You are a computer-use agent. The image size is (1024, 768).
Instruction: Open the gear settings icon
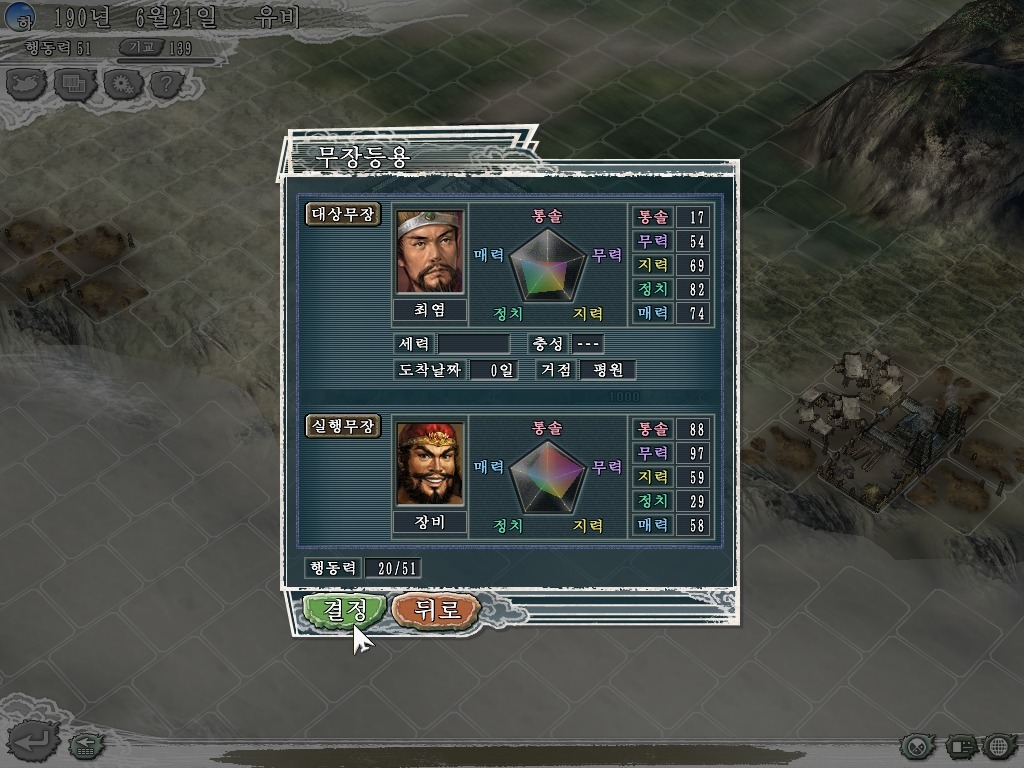coord(121,84)
